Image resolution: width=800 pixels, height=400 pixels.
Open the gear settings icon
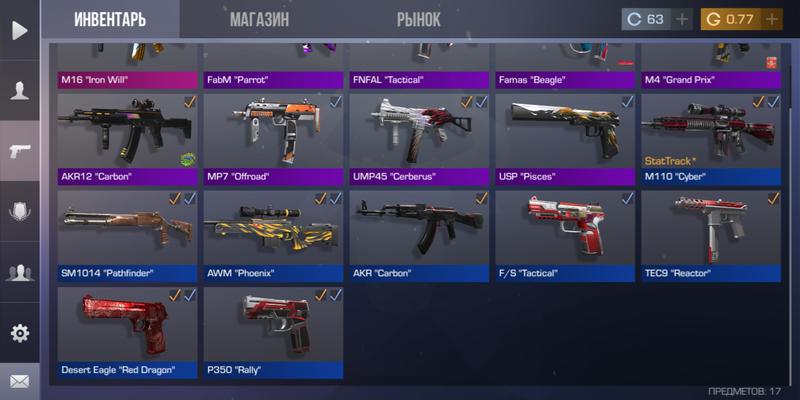(x=19, y=333)
